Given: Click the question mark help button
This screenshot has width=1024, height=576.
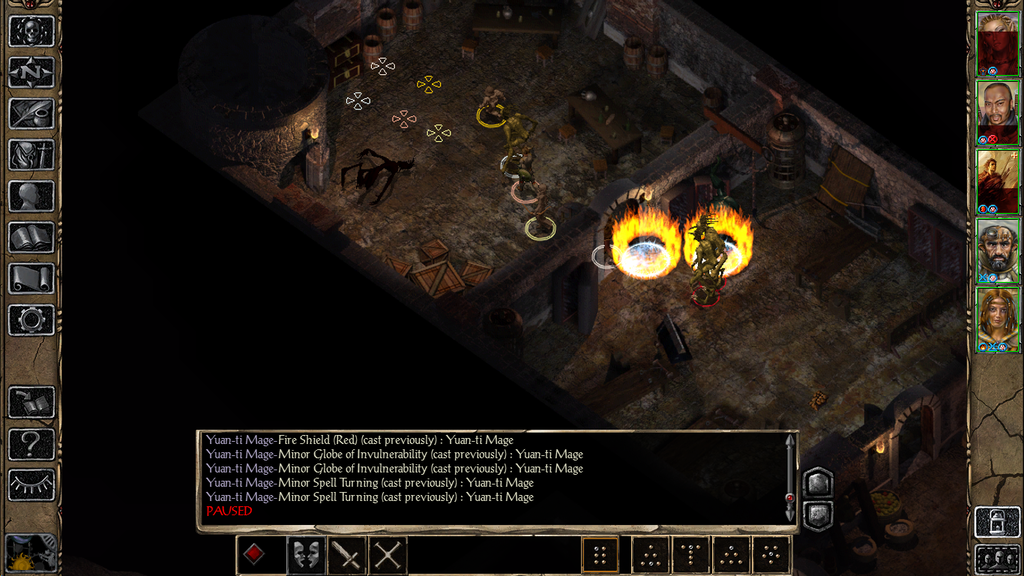Looking at the screenshot, I should pos(31,443).
